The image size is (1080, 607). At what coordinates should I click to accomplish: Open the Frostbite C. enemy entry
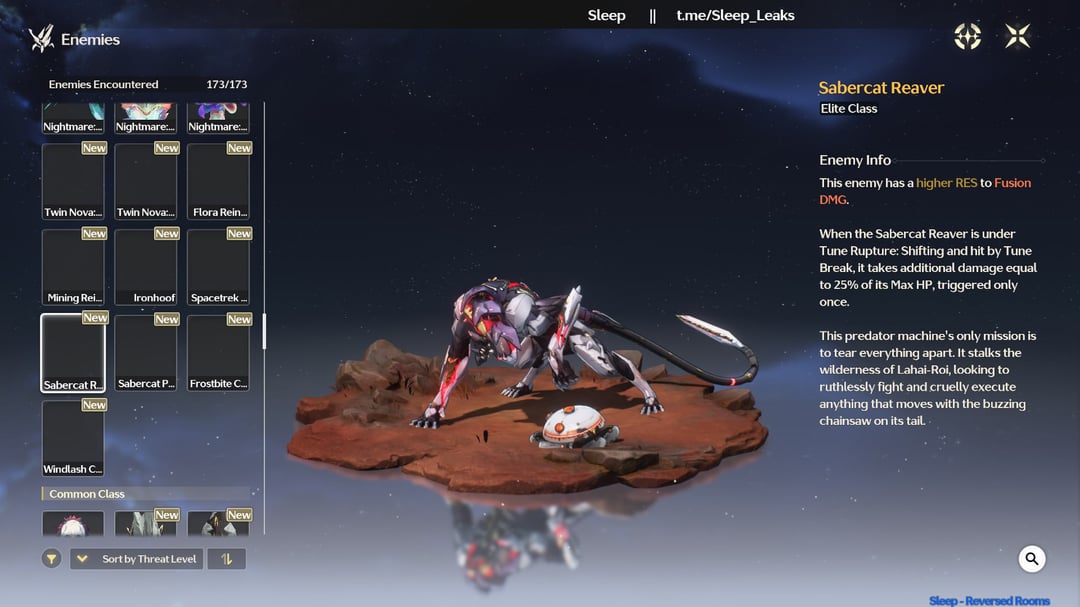pyautogui.click(x=218, y=353)
